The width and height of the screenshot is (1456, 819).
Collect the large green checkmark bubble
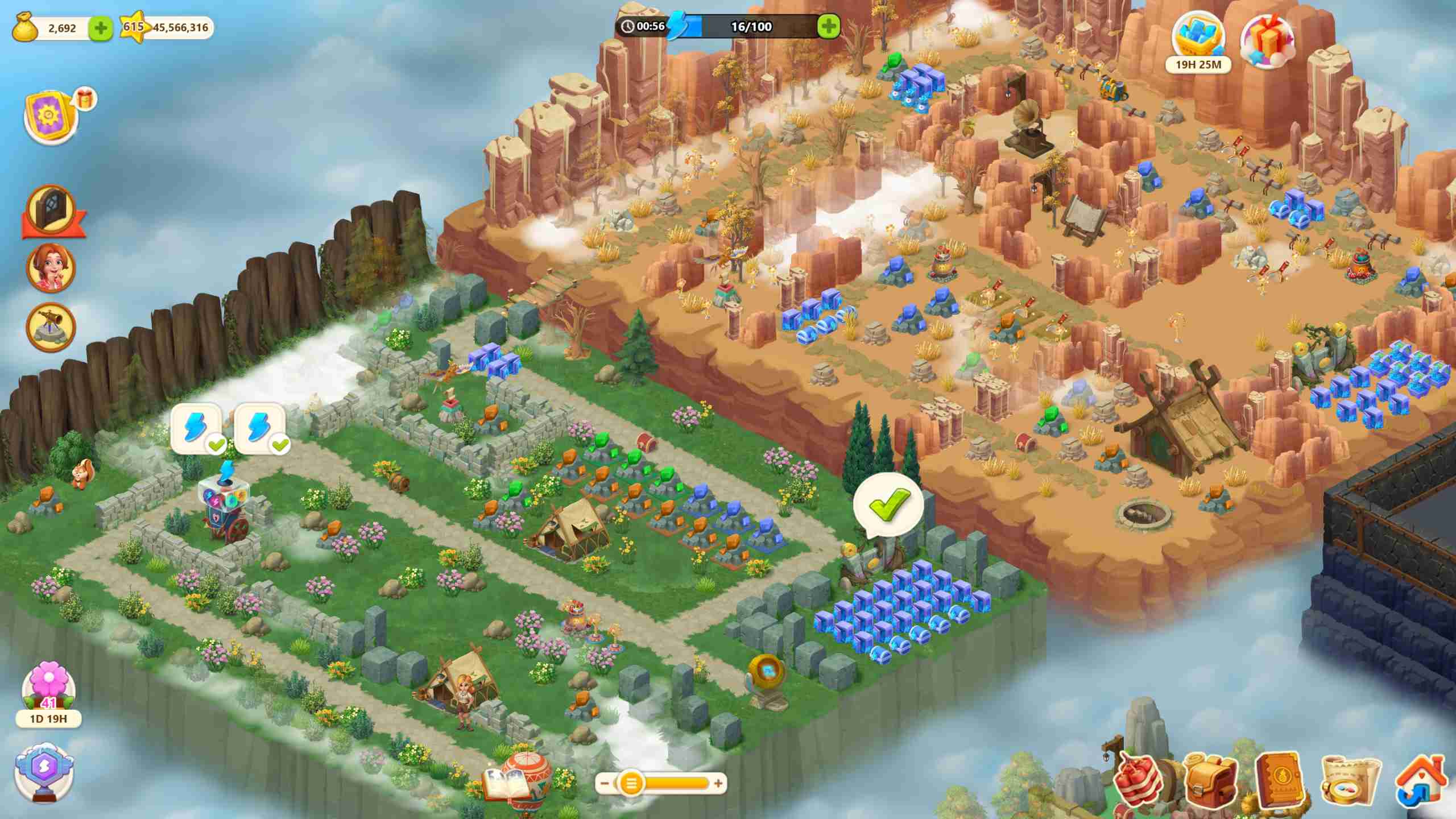click(888, 504)
